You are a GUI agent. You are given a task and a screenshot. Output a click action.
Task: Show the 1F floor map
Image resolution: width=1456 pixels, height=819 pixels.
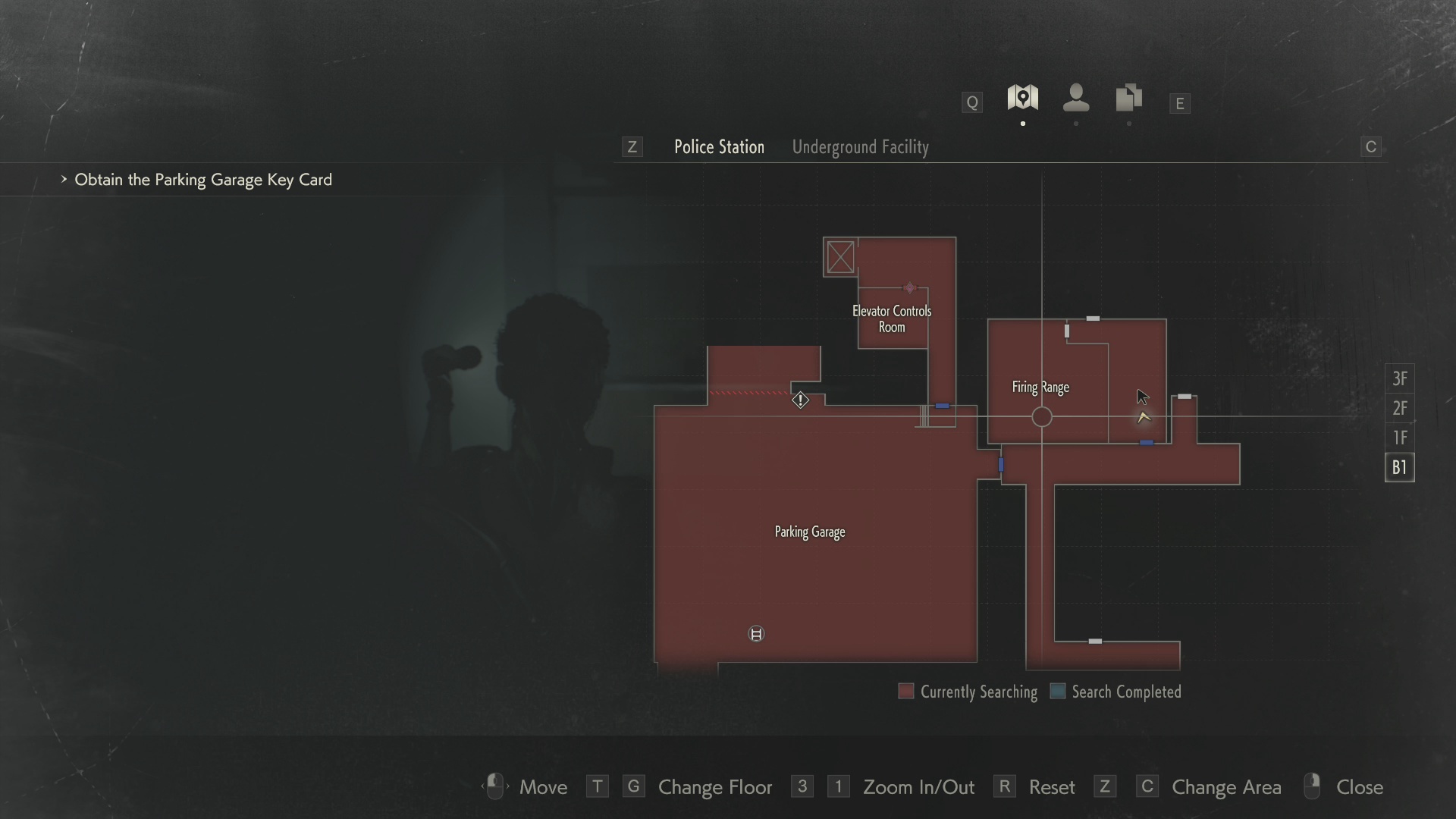click(x=1399, y=438)
